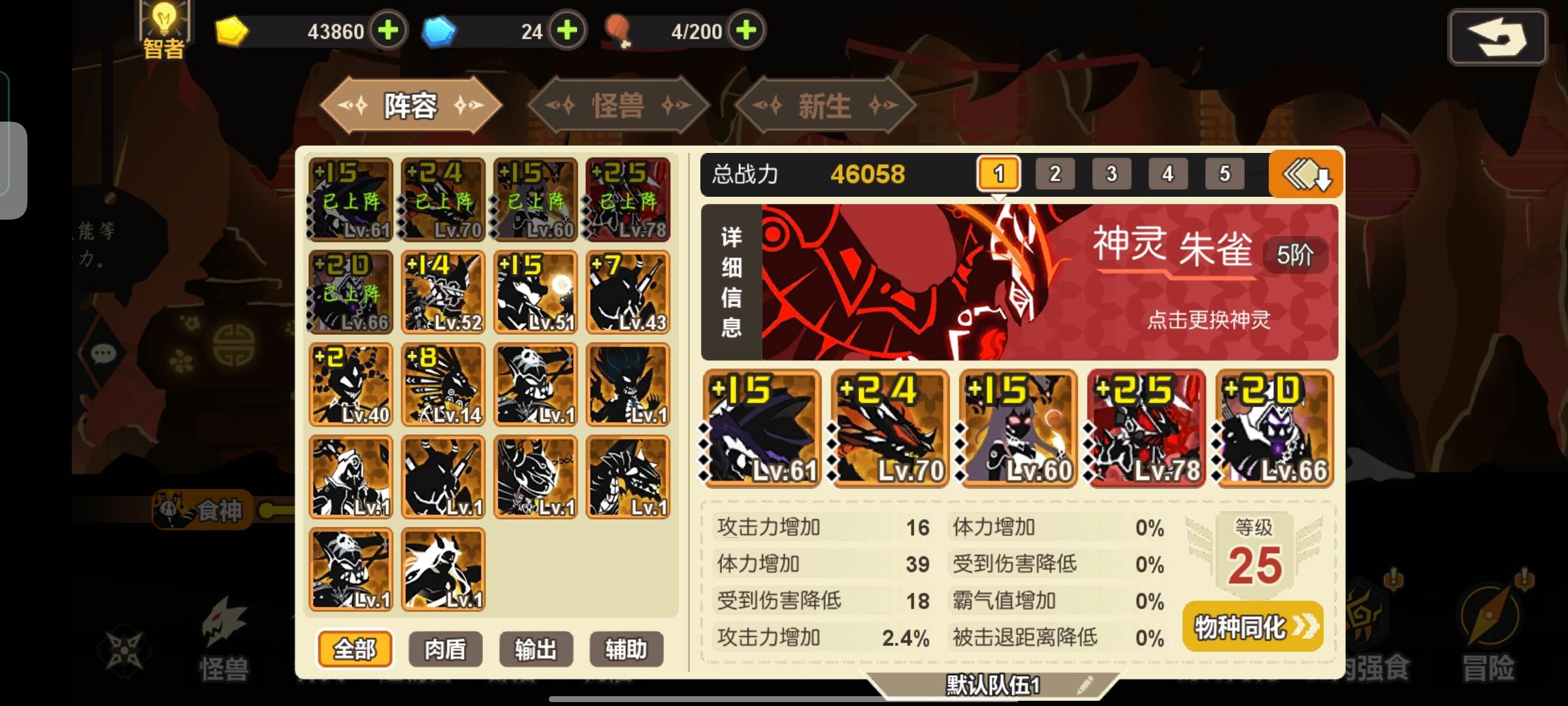The height and width of the screenshot is (706, 1568).
Task: Switch filter to 肉盾 tanks
Action: (445, 649)
